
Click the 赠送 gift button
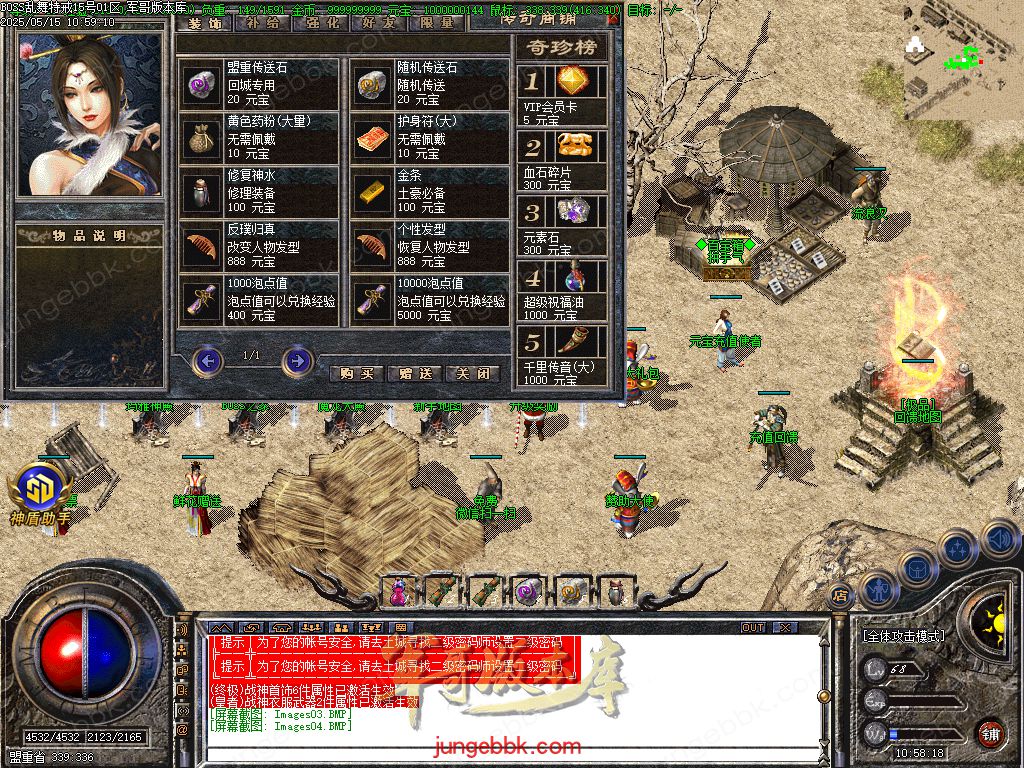coord(414,374)
